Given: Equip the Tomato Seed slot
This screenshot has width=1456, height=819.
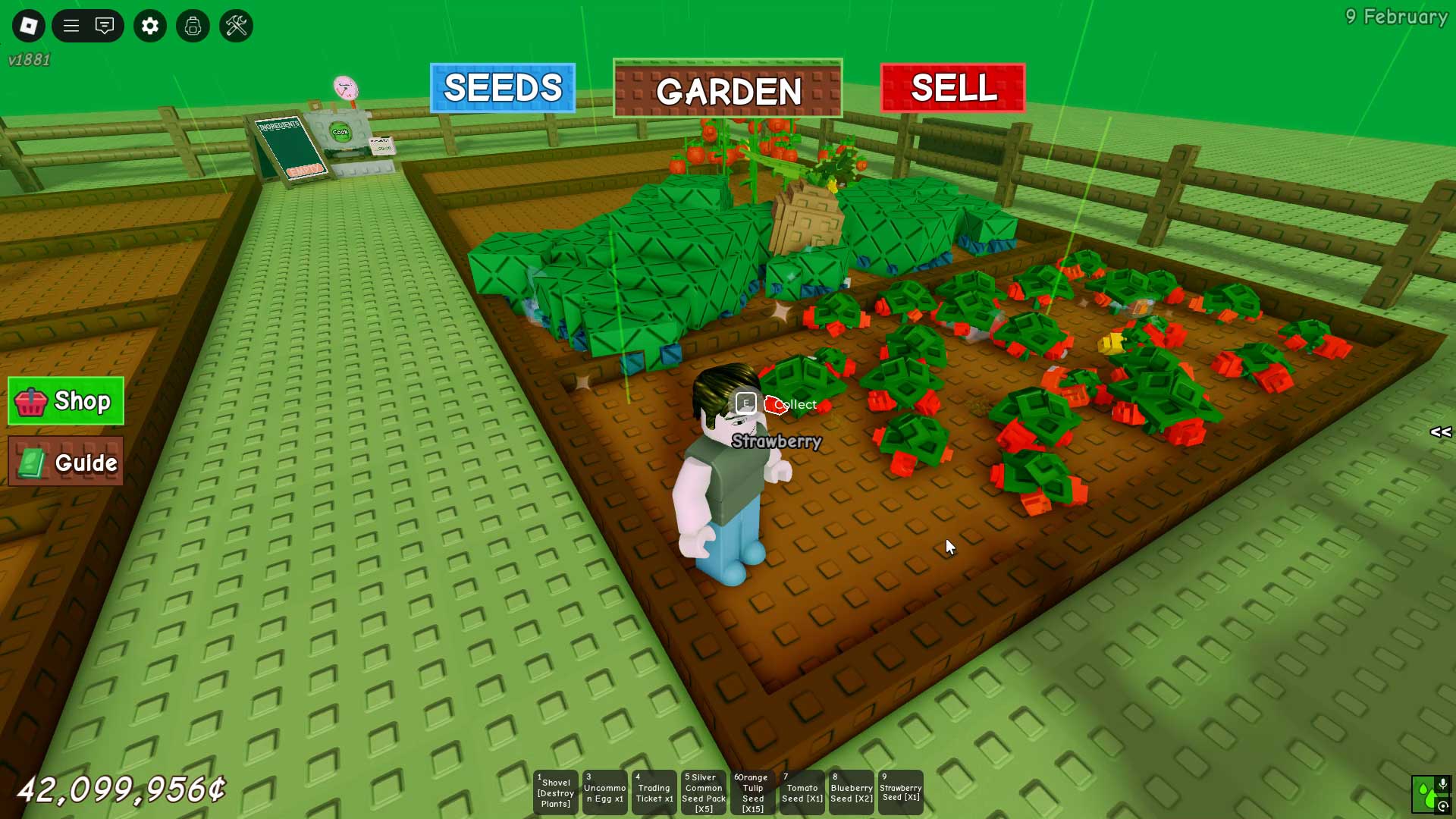Looking at the screenshot, I should pyautogui.click(x=802, y=792).
